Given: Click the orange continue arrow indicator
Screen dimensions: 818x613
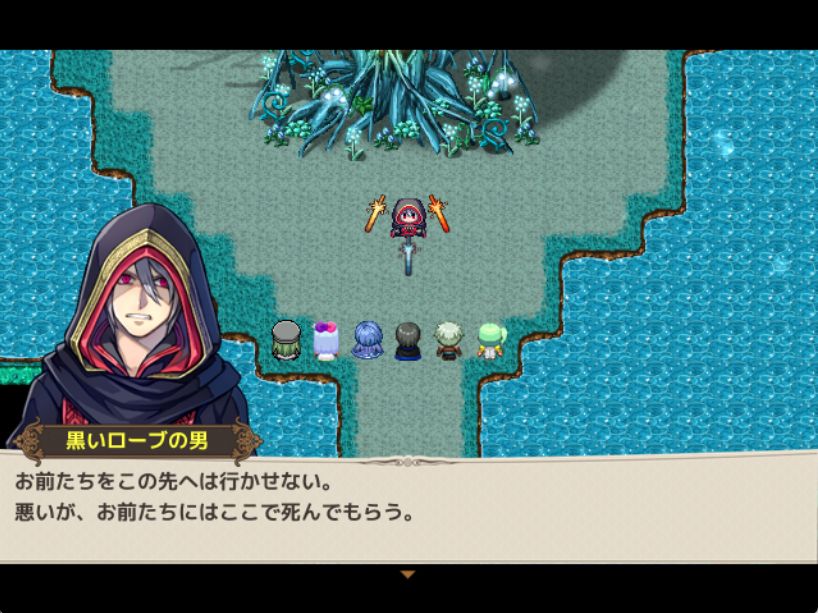Looking at the screenshot, I should [407, 574].
